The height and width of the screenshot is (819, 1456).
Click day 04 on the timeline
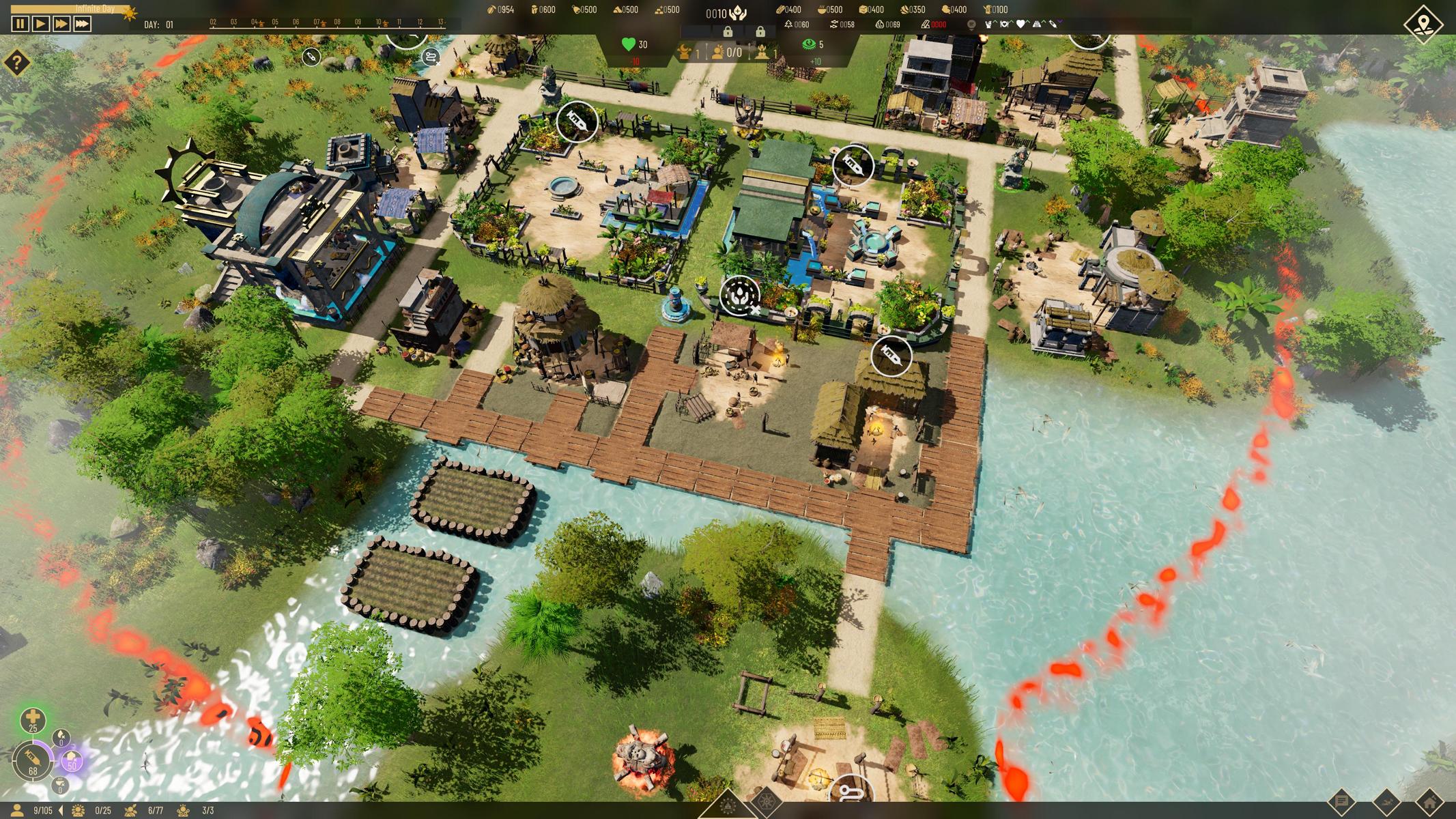pyautogui.click(x=254, y=24)
